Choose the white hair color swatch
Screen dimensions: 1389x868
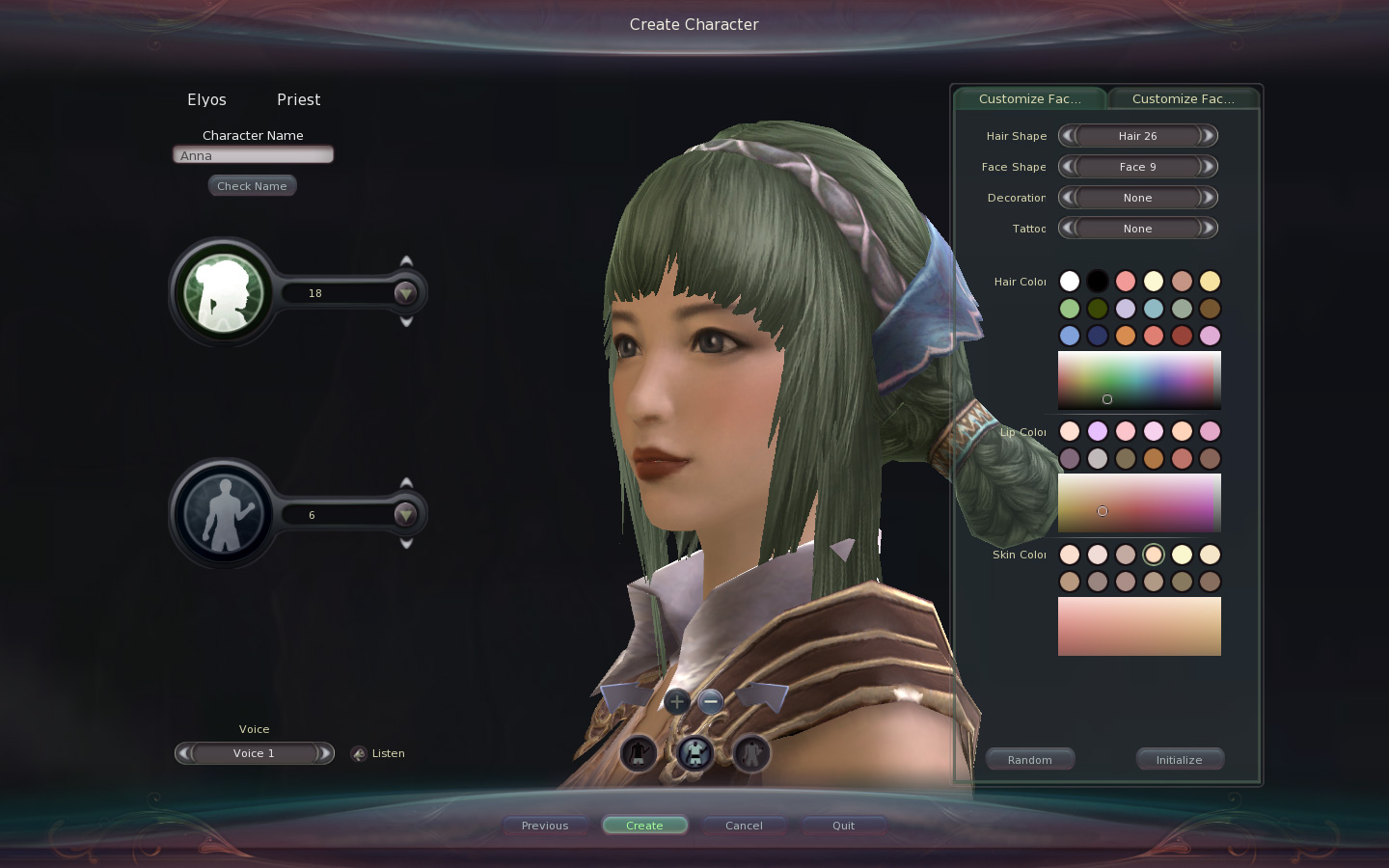point(1070,281)
